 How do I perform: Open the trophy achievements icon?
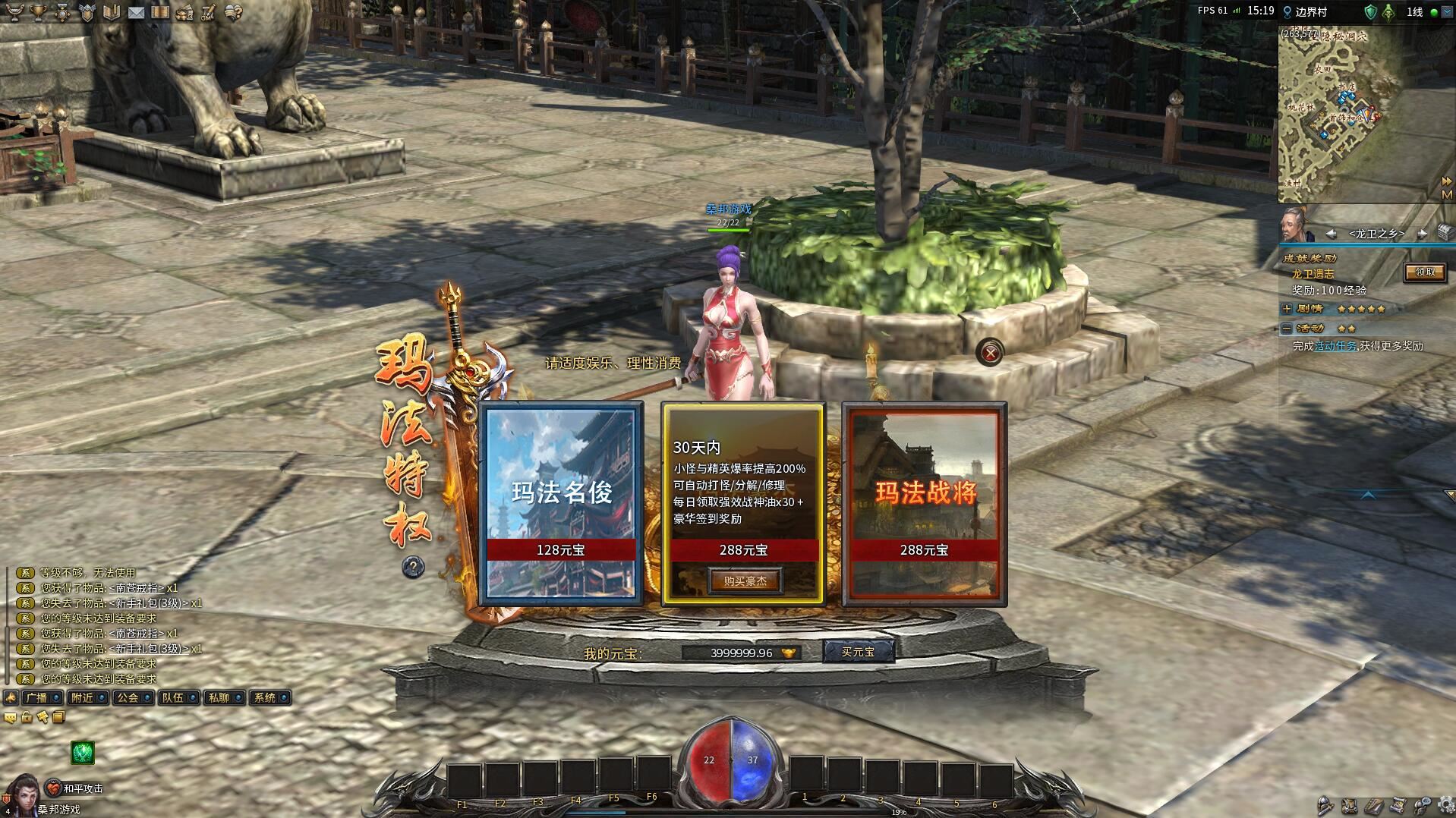coord(37,12)
